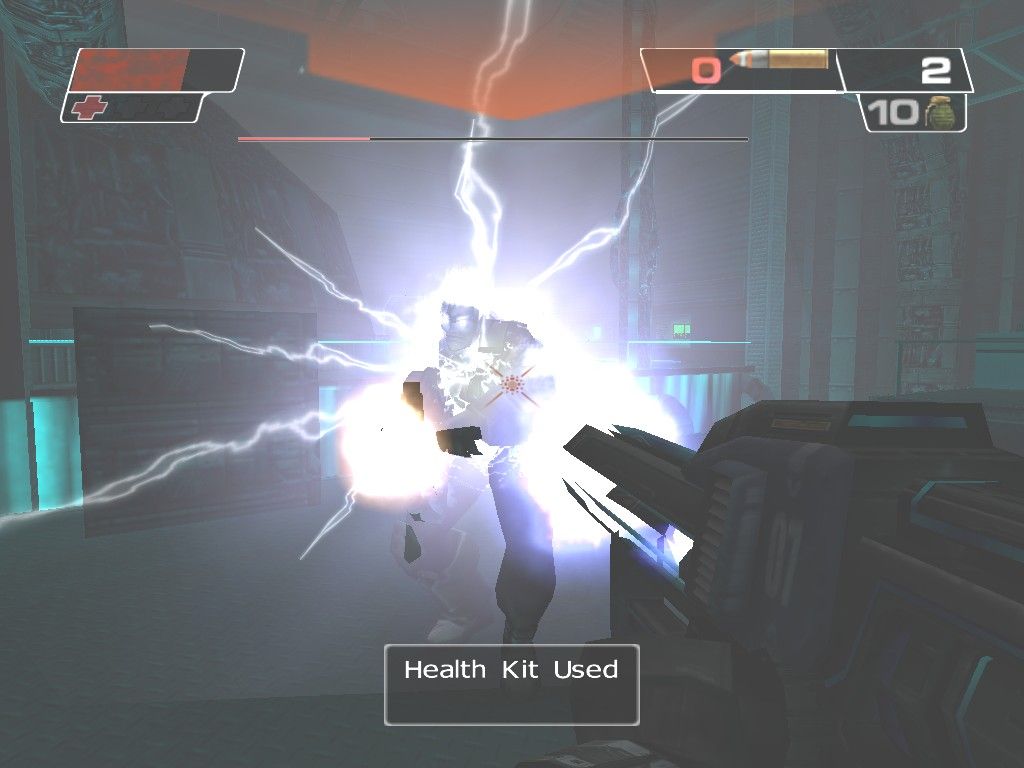This screenshot has width=1024, height=768.
Task: Click the bullet ammo icon
Action: pos(778,61)
